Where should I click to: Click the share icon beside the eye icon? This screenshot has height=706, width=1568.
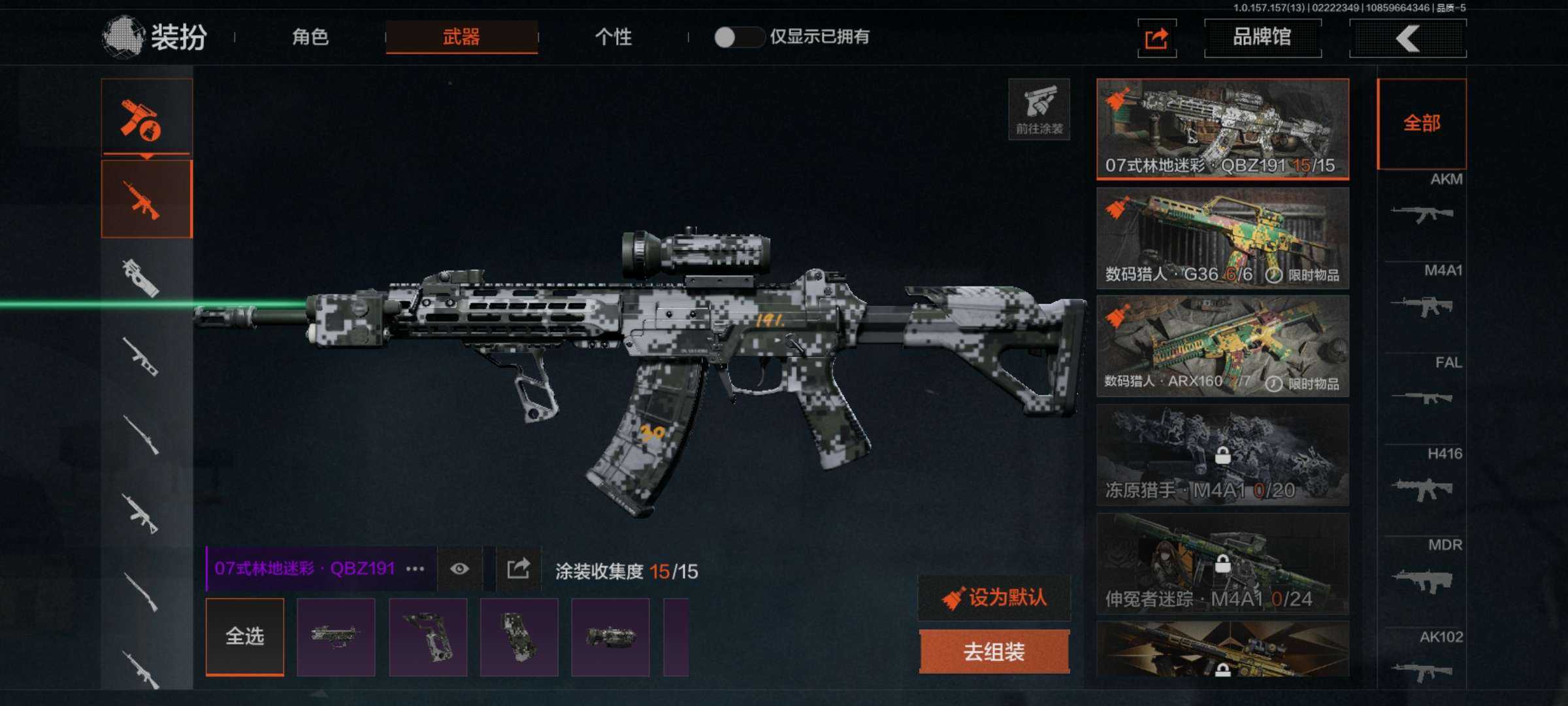[517, 569]
